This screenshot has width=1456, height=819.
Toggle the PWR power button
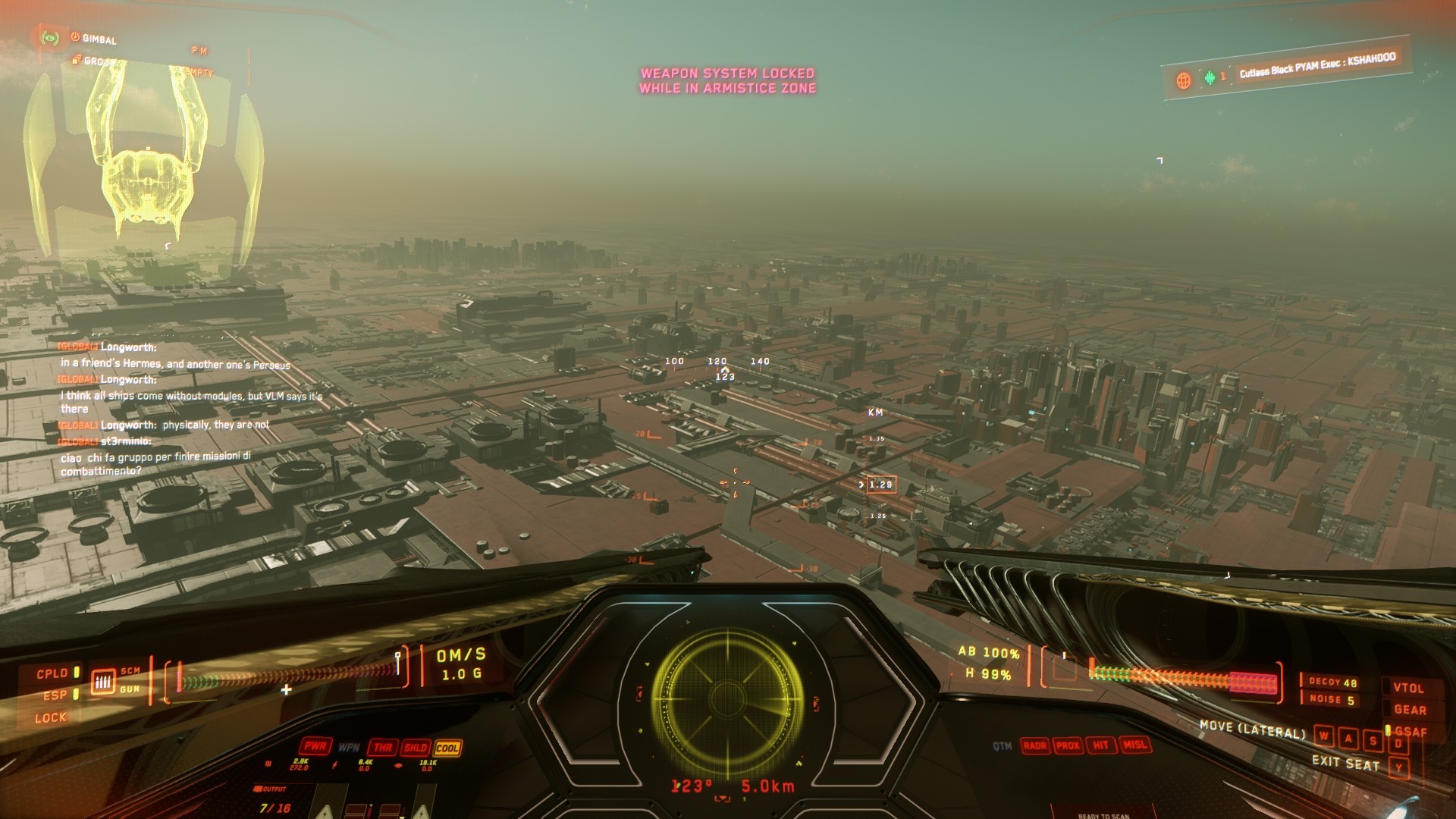[x=315, y=746]
